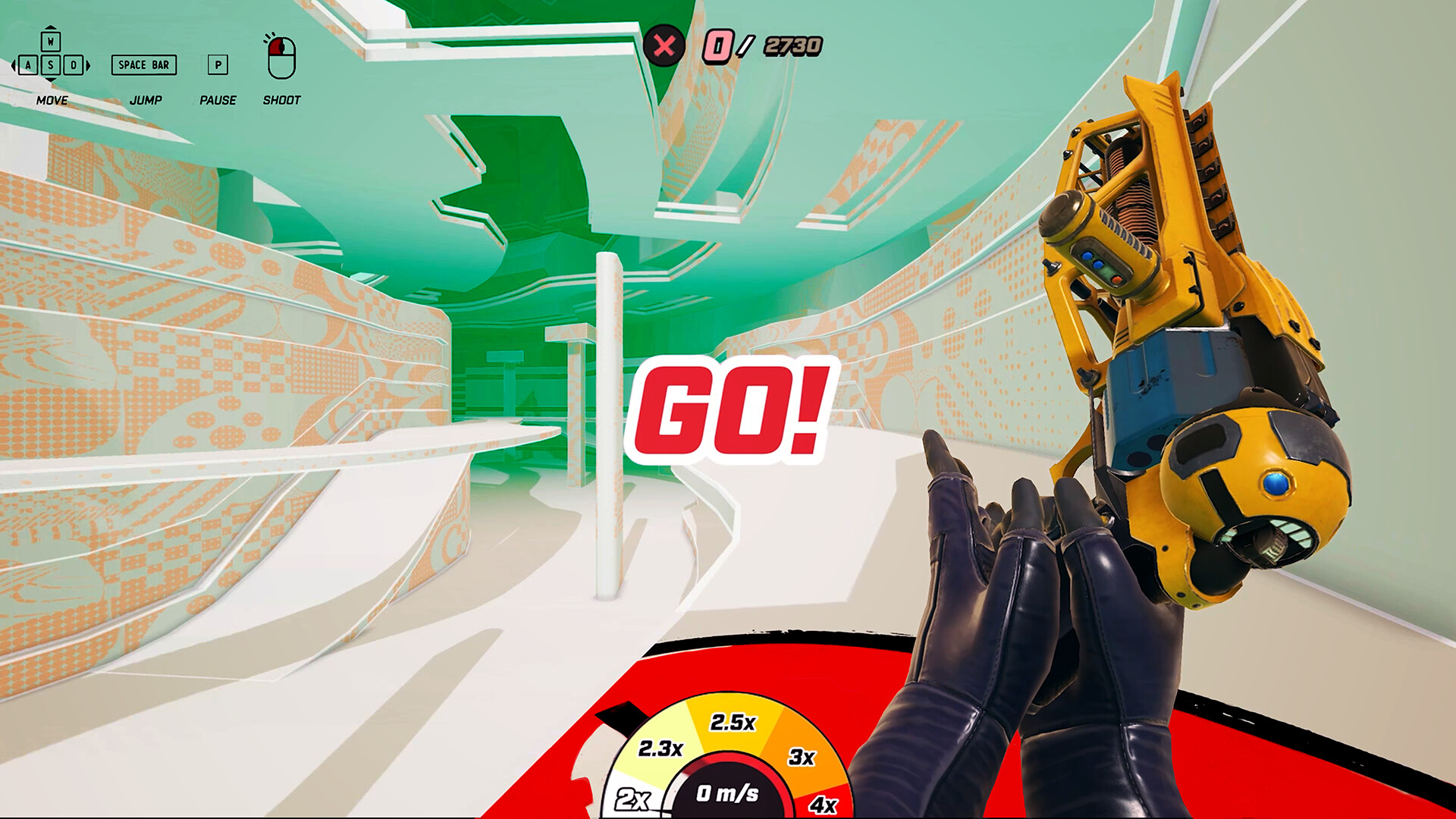Screen dimensions: 1456x819
Task: Select the PAUSE controls label
Action: point(218,99)
